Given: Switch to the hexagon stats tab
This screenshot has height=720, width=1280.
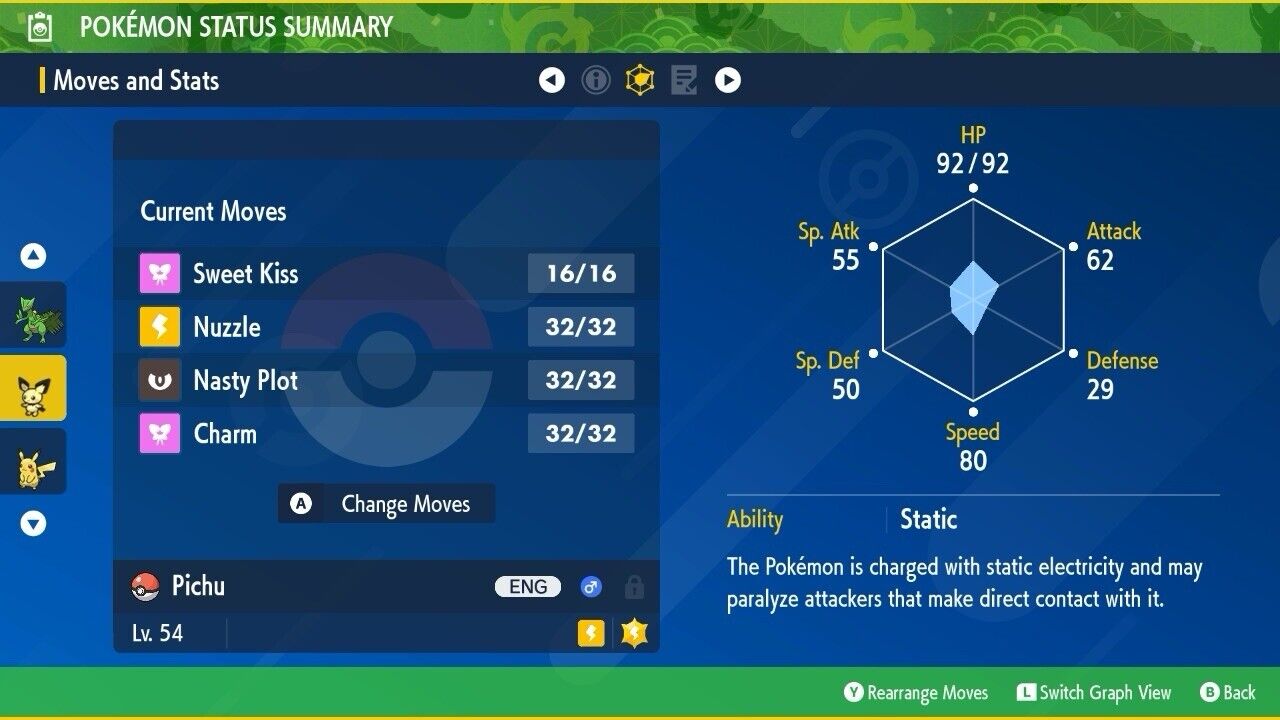Looking at the screenshot, I should (x=640, y=80).
